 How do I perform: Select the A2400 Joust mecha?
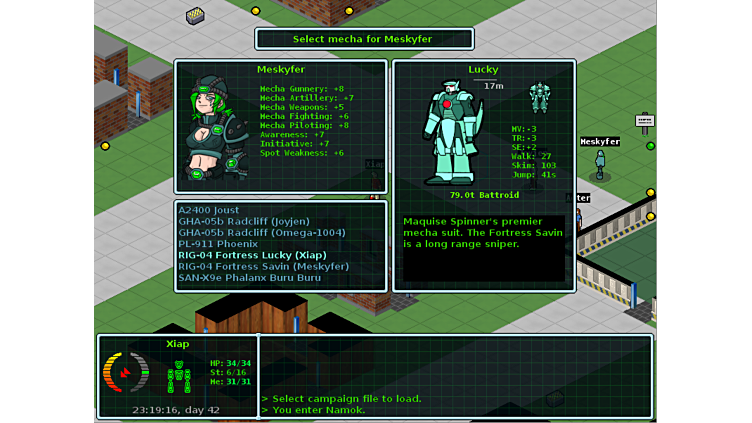click(x=210, y=210)
